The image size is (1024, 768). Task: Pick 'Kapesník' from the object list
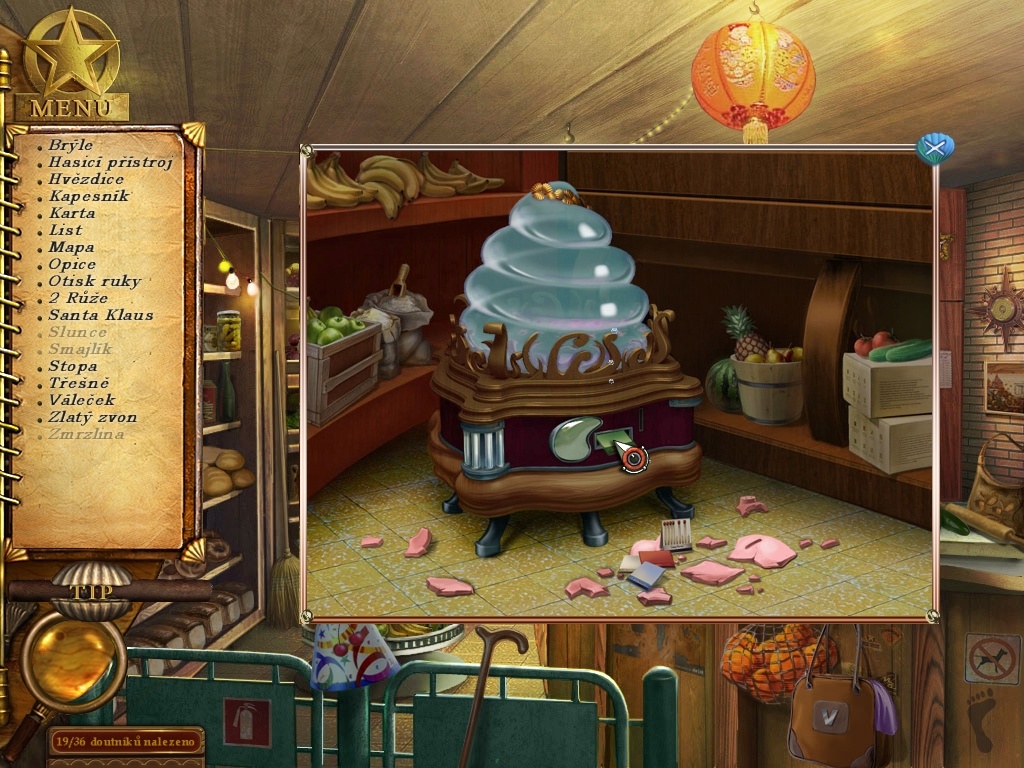(x=89, y=196)
